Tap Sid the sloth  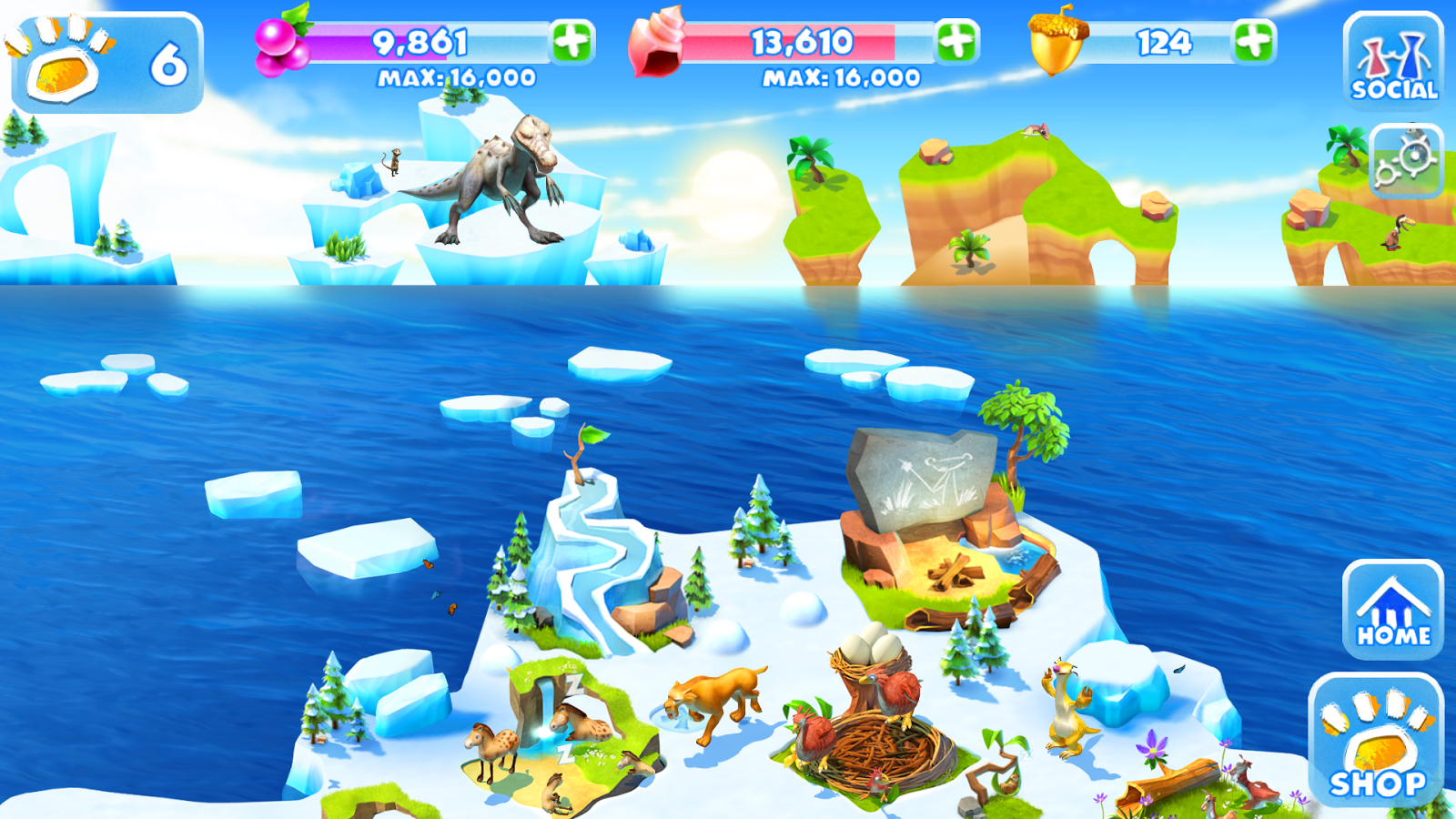pos(1069,710)
